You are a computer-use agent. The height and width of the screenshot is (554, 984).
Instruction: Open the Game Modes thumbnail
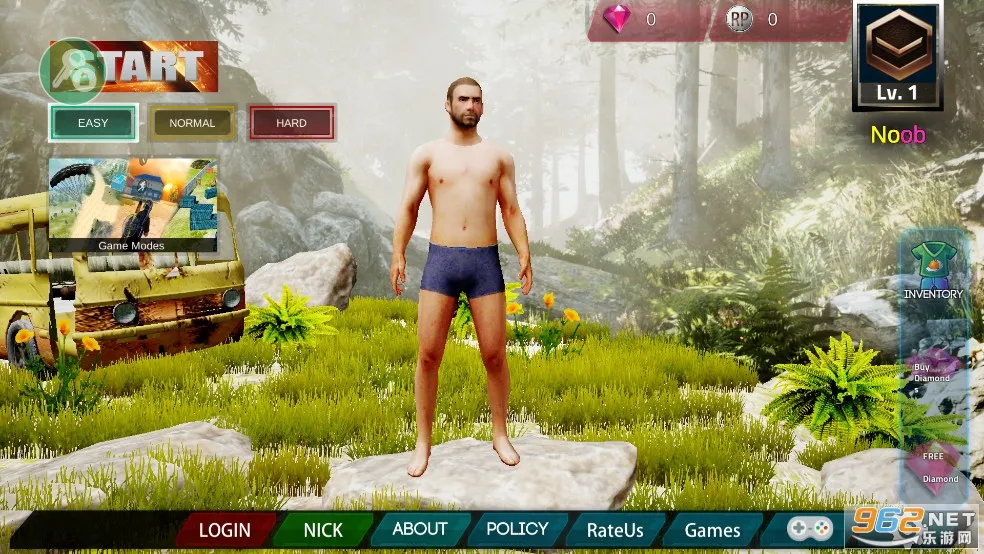(132, 205)
